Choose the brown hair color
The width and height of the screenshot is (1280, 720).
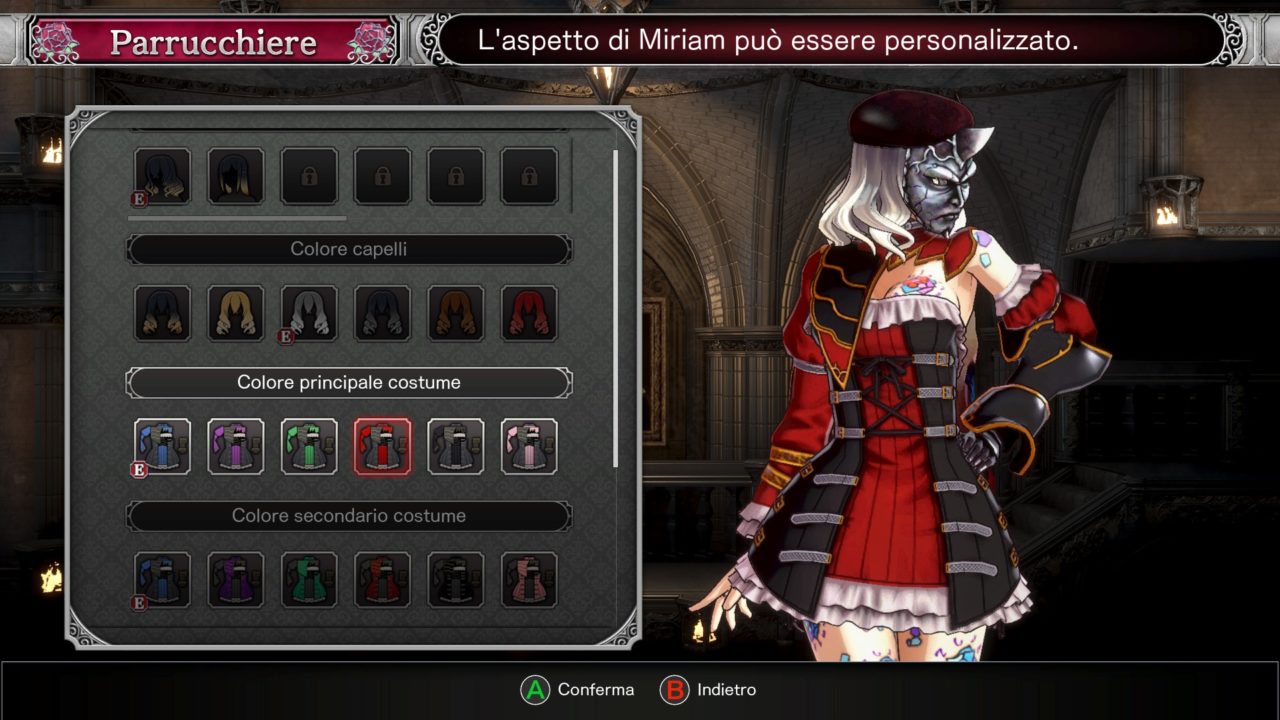456,313
